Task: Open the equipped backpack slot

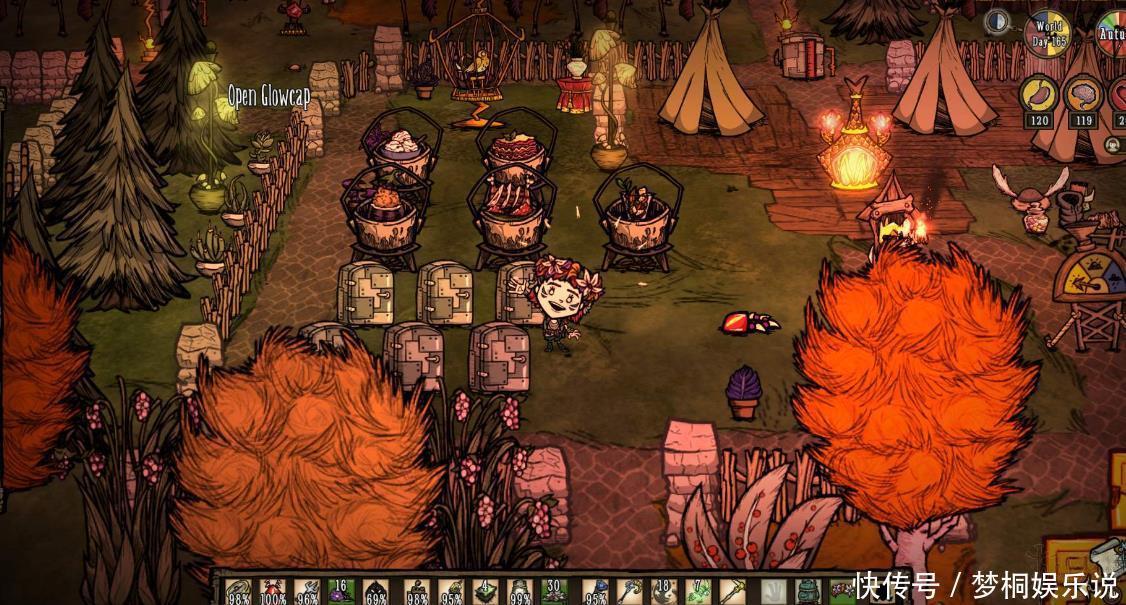Action: point(808,591)
